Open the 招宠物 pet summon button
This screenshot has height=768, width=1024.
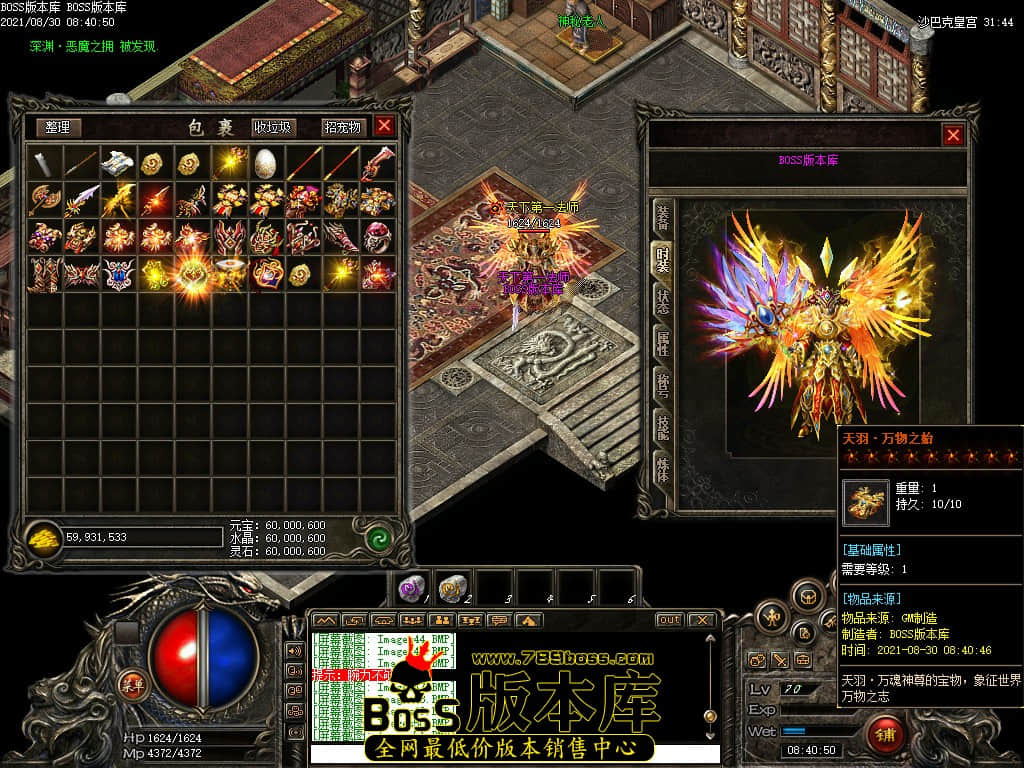coord(342,127)
